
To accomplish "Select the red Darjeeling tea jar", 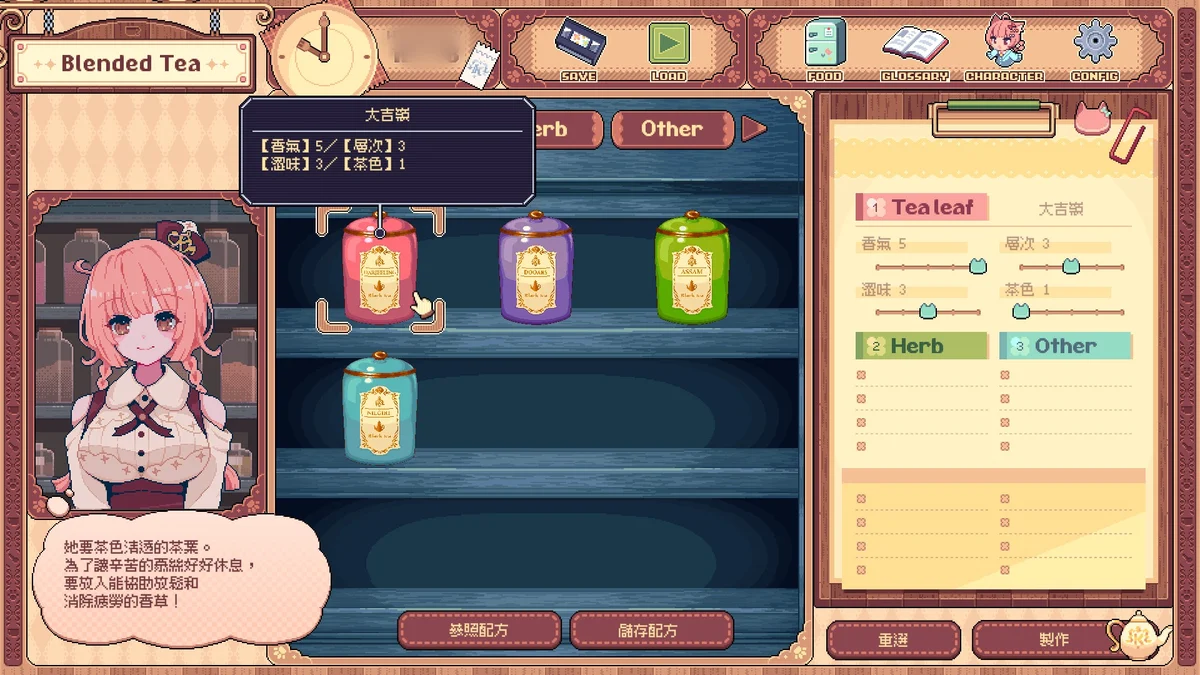I will click(380, 268).
